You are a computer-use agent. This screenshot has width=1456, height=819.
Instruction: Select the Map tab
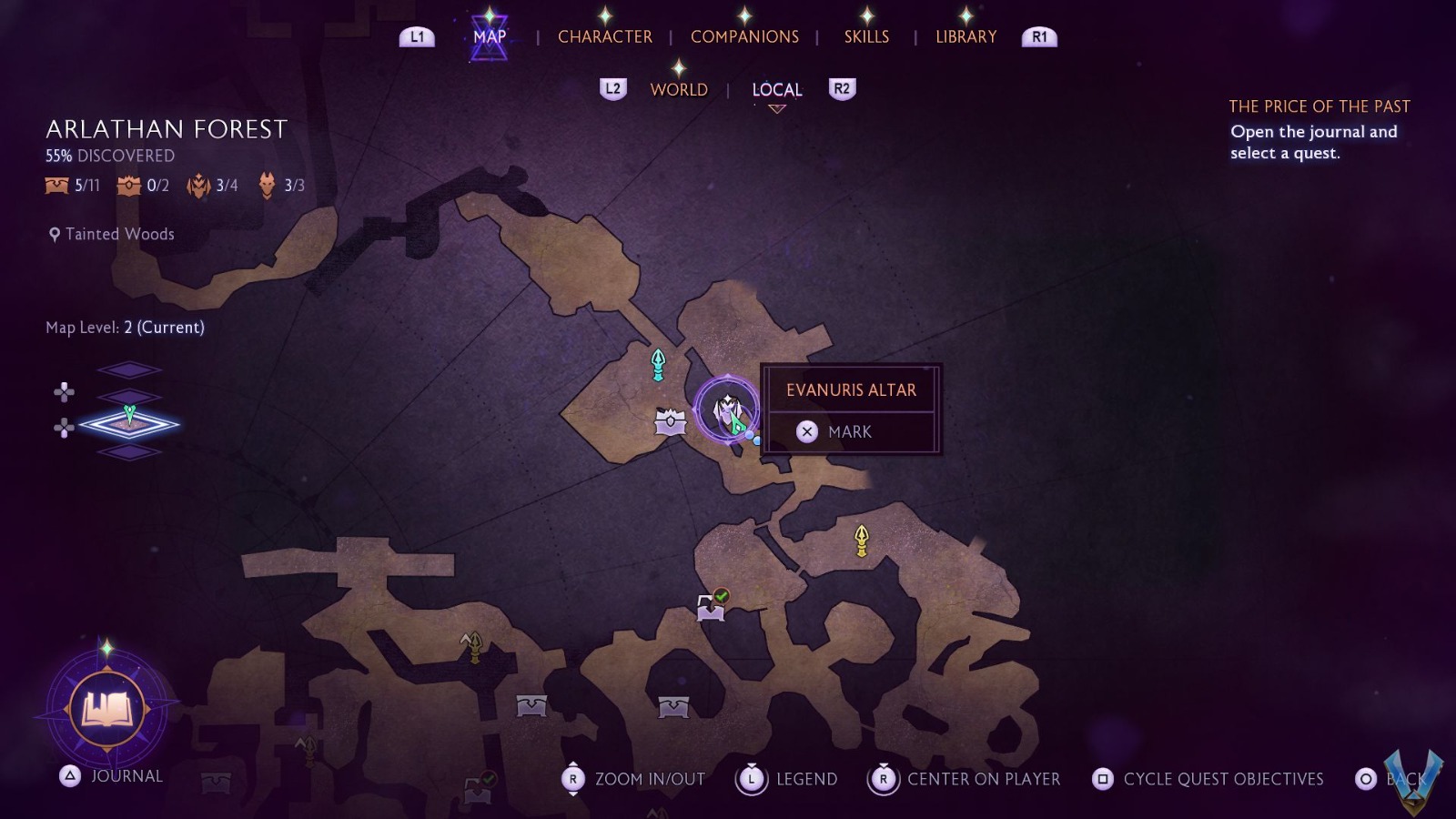click(x=489, y=36)
